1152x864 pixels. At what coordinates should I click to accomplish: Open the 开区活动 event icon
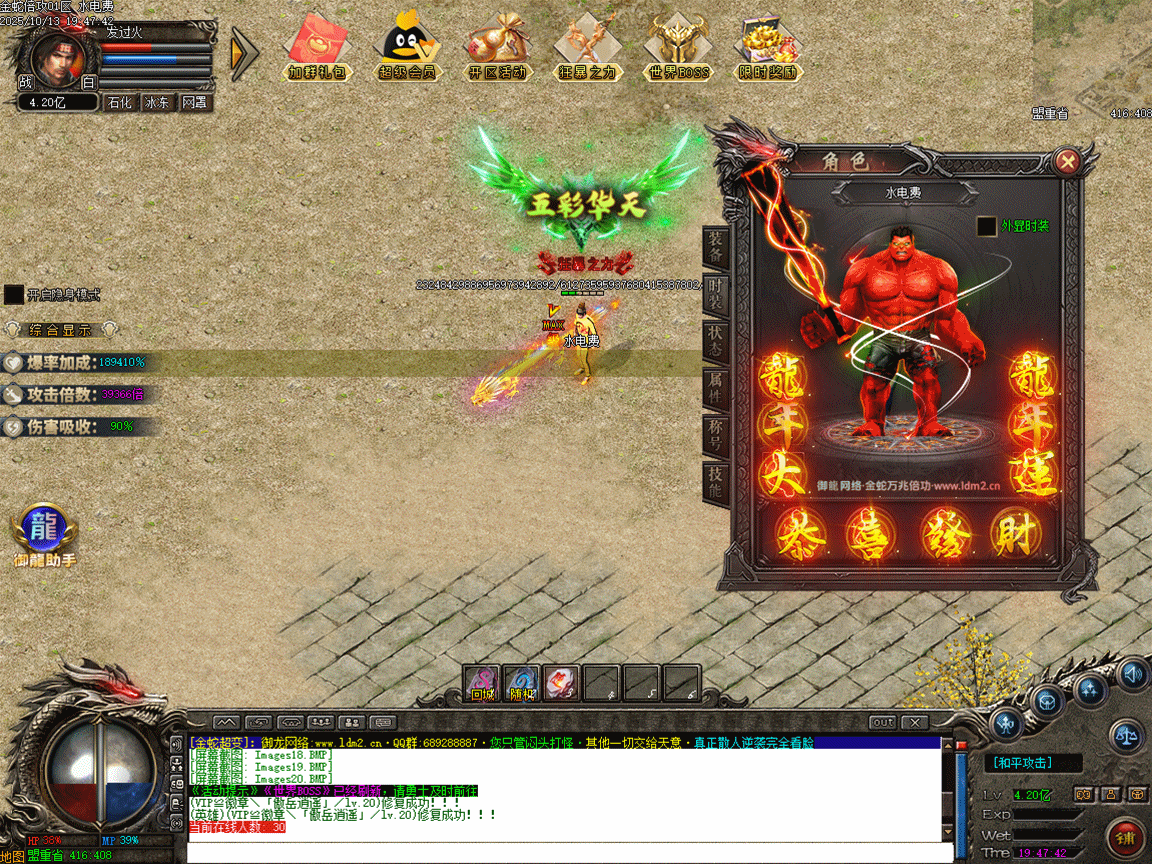pos(497,46)
